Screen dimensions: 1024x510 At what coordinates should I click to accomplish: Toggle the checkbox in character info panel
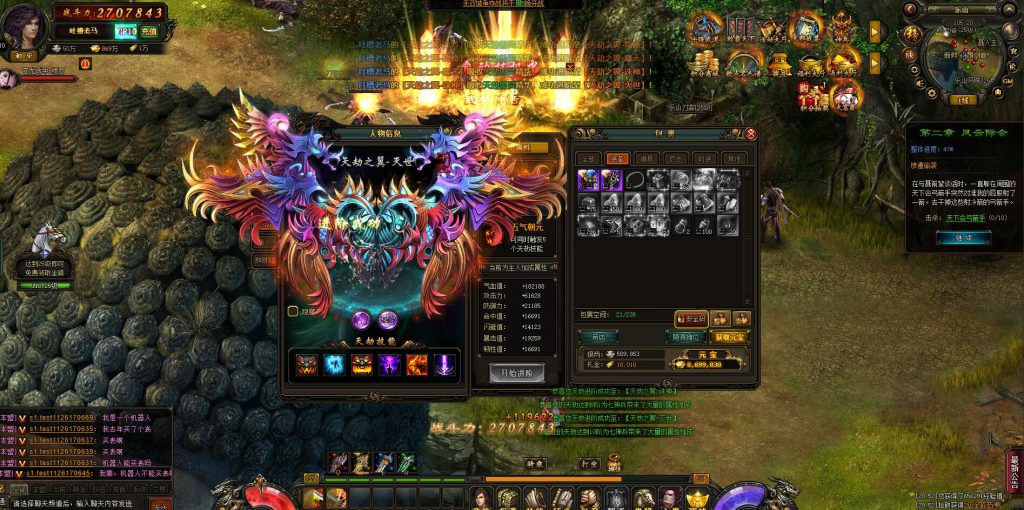click(292, 311)
